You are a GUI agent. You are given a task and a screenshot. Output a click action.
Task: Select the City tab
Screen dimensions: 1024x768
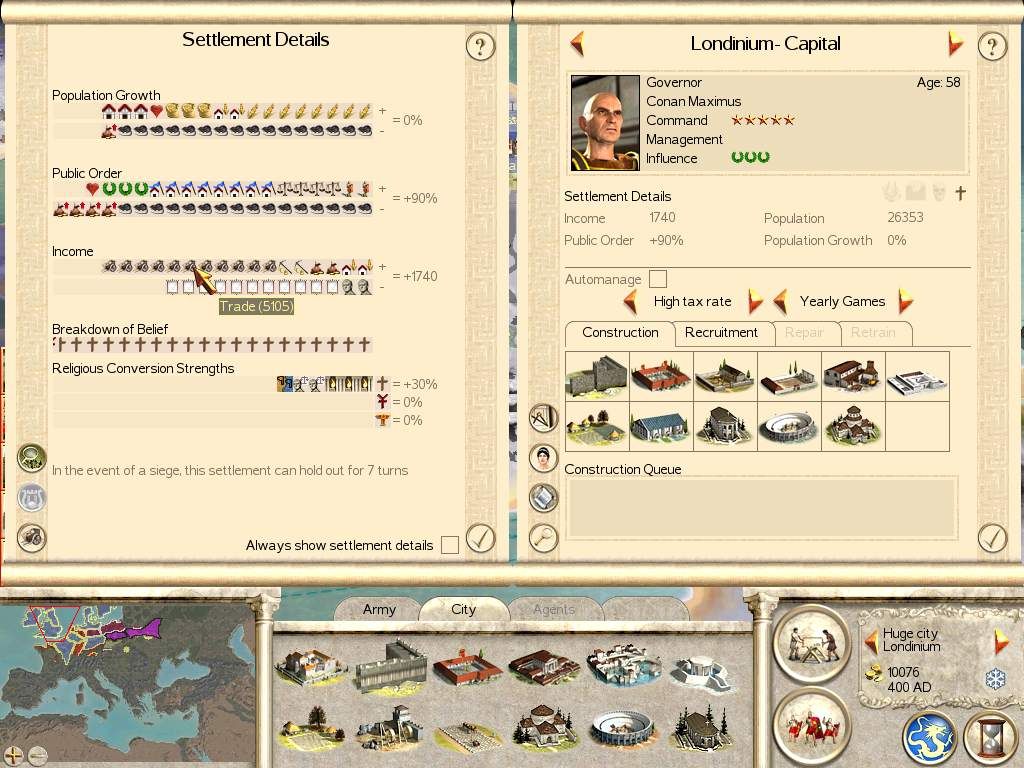tap(463, 609)
